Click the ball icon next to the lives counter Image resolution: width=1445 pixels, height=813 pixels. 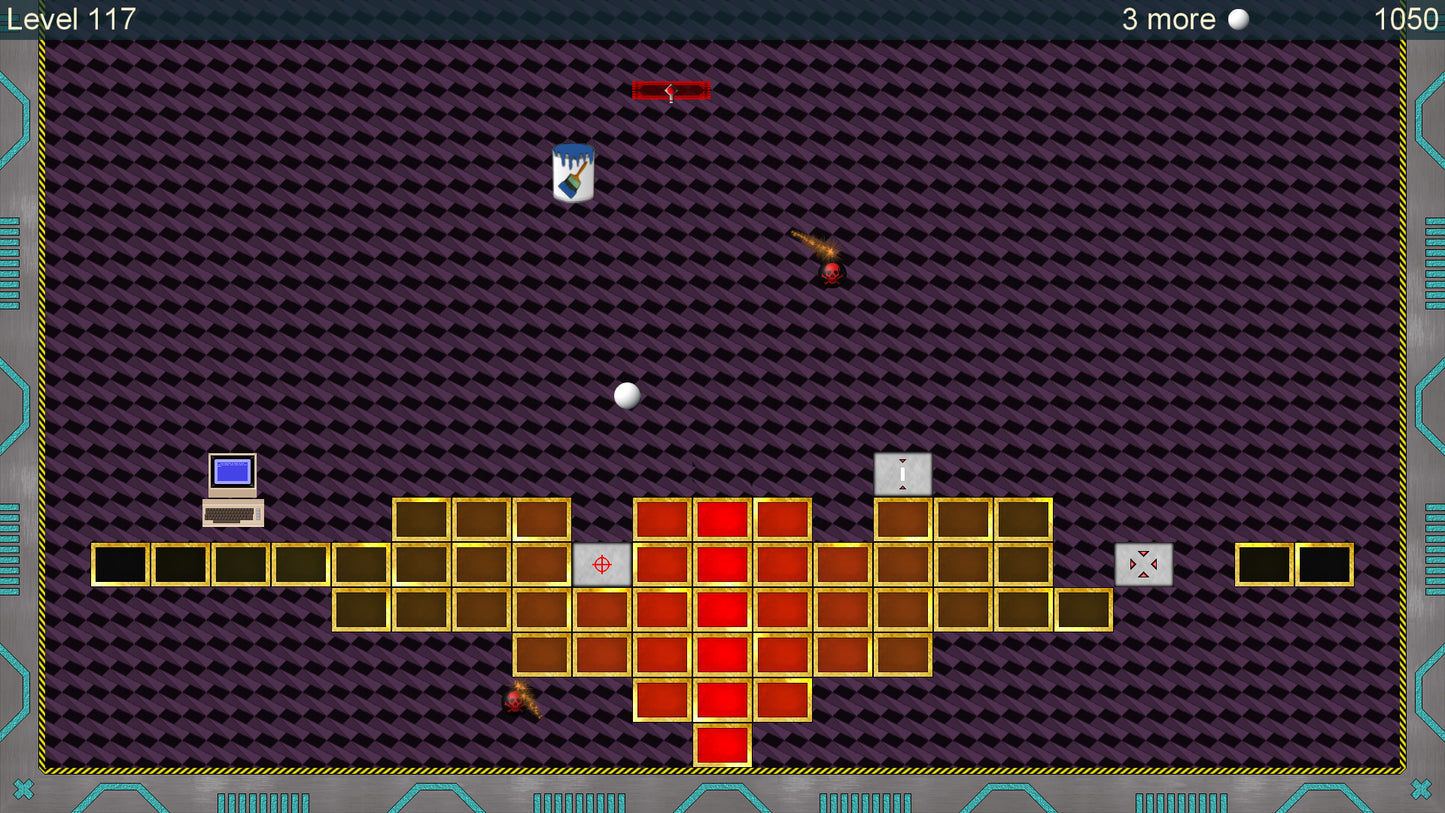(x=1238, y=18)
